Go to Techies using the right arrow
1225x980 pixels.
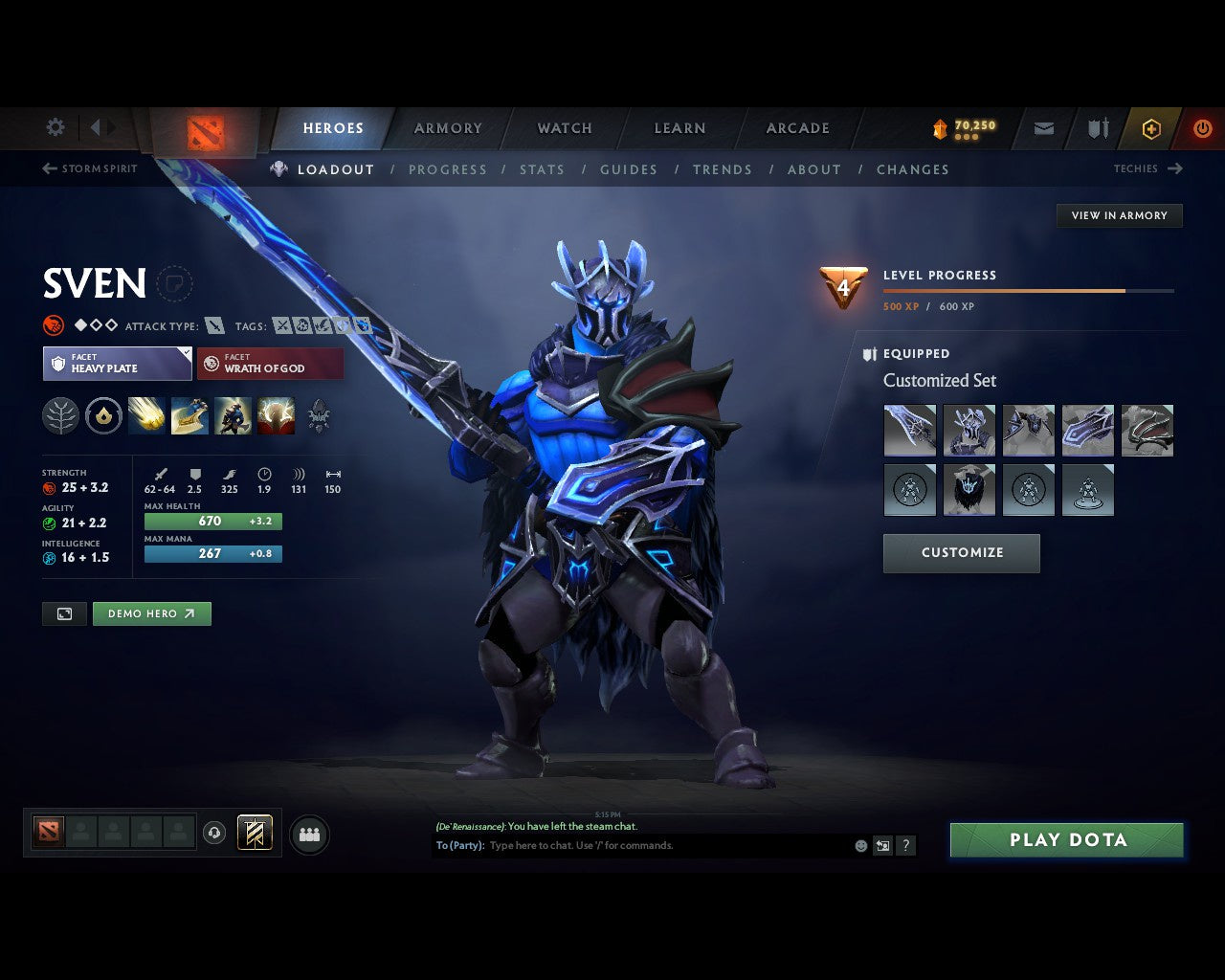coord(1177,168)
